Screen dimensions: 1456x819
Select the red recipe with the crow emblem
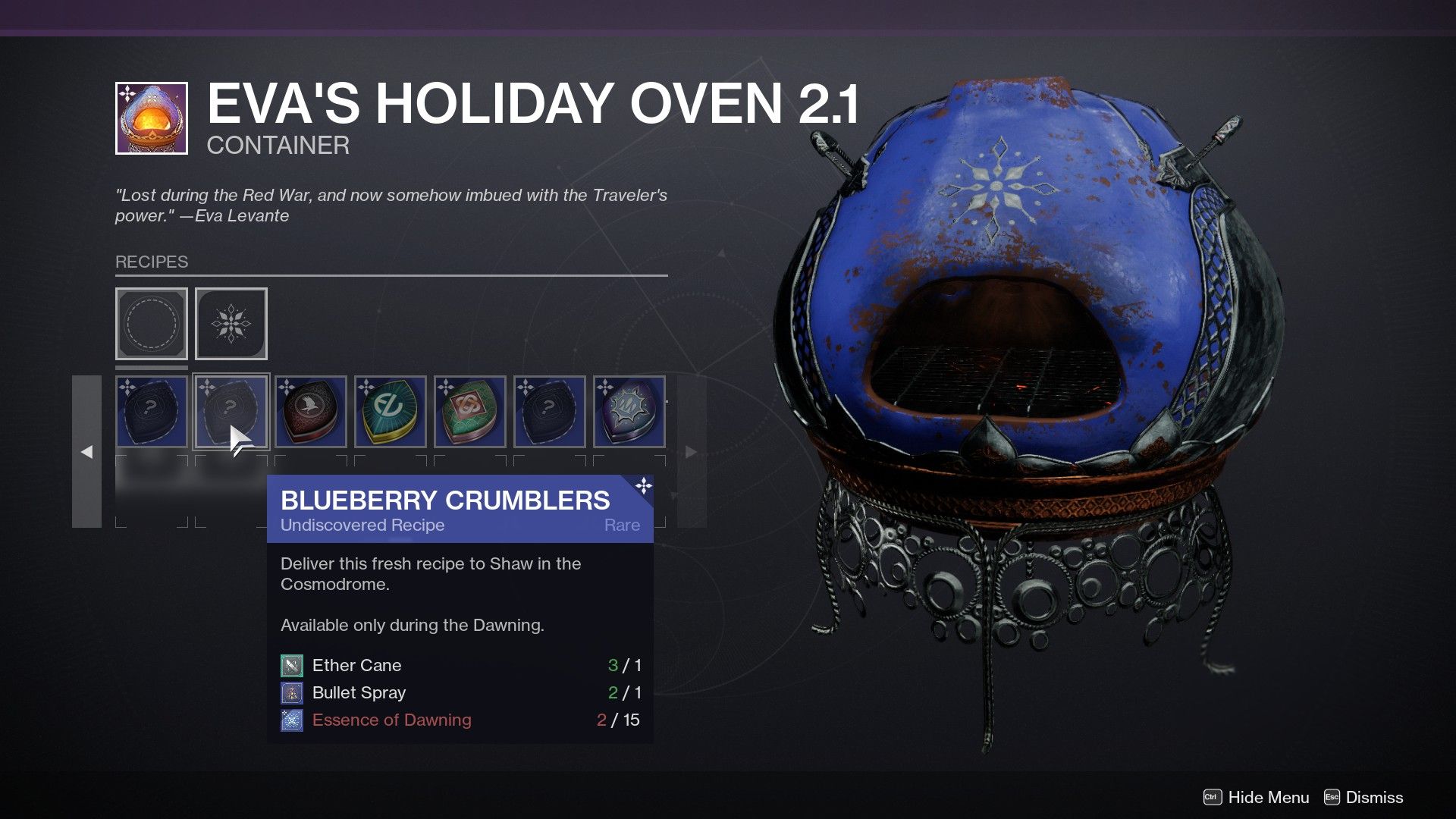click(311, 412)
